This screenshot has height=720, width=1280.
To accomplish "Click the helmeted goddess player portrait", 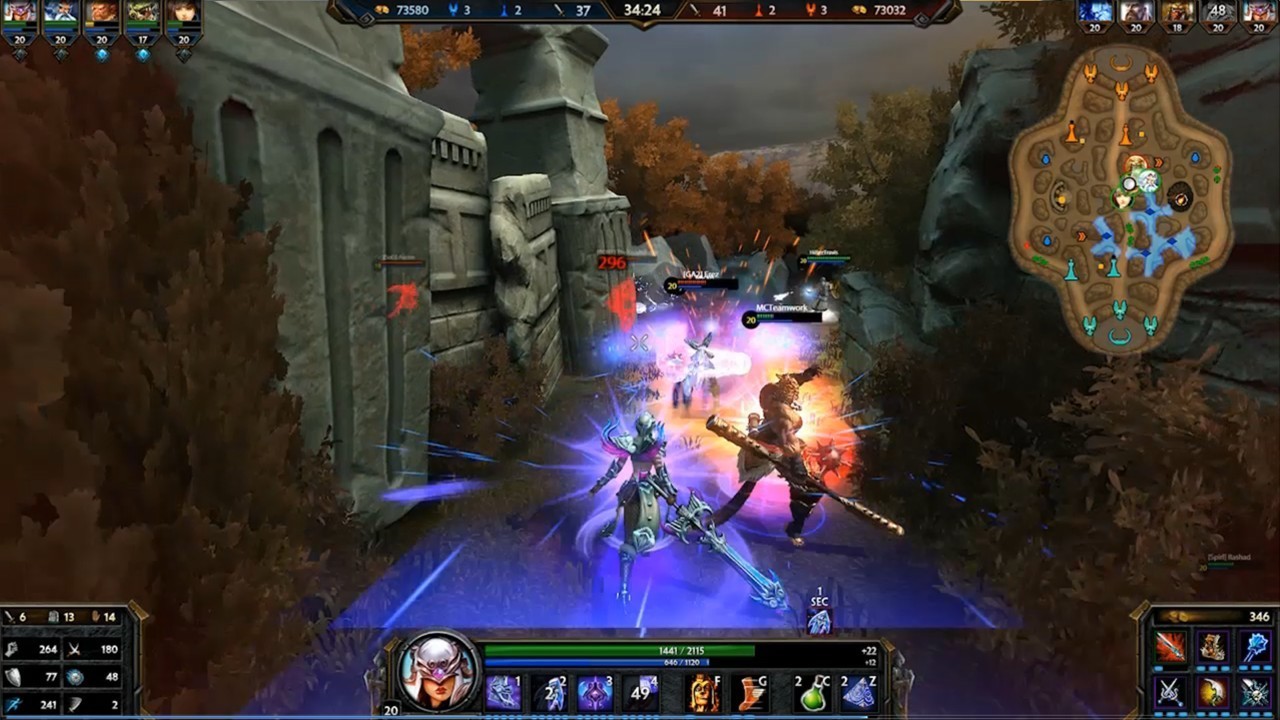I will point(438,671).
